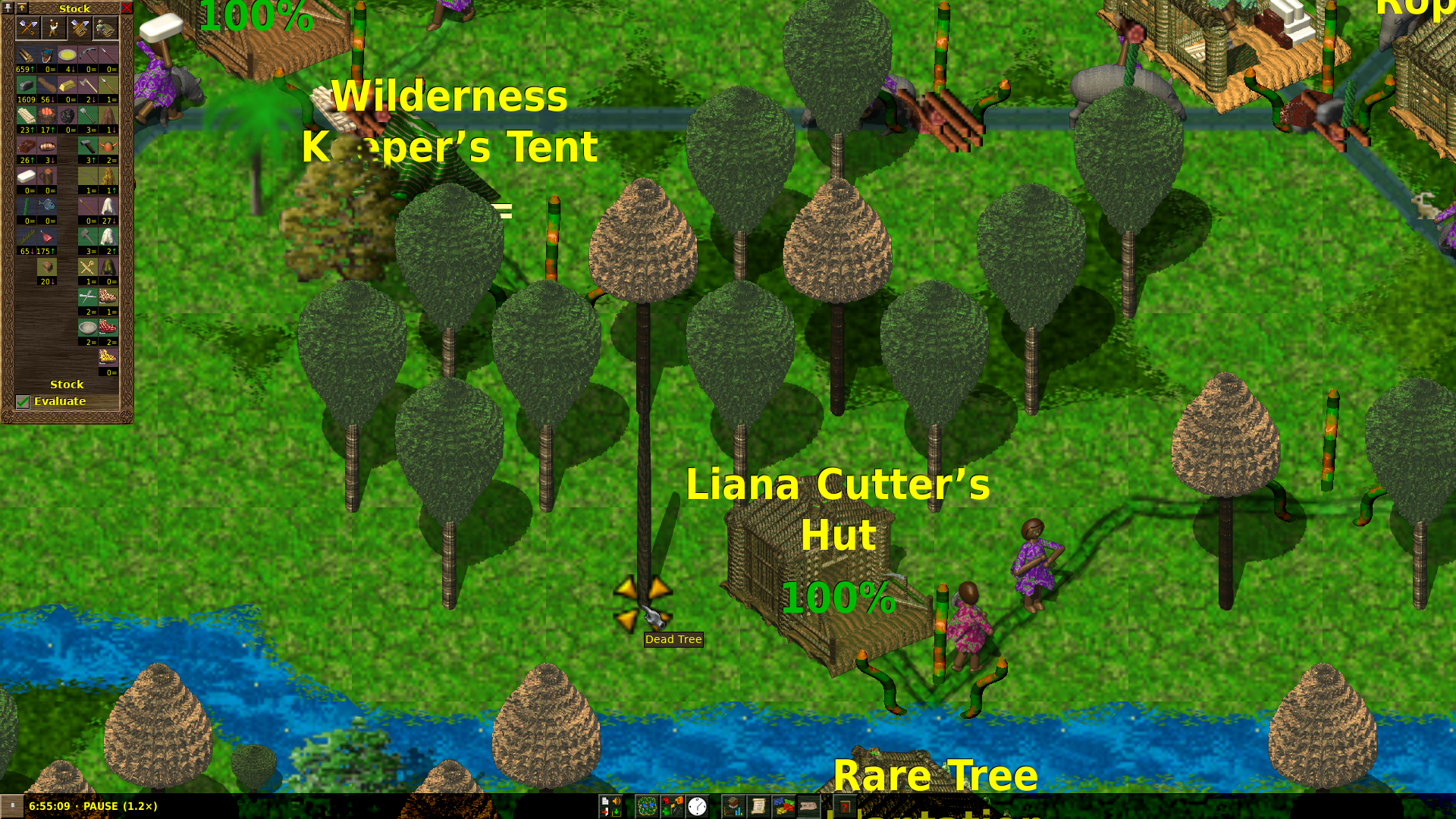The width and height of the screenshot is (1456, 819).
Task: Select the fish ware in stock
Action: point(46,206)
